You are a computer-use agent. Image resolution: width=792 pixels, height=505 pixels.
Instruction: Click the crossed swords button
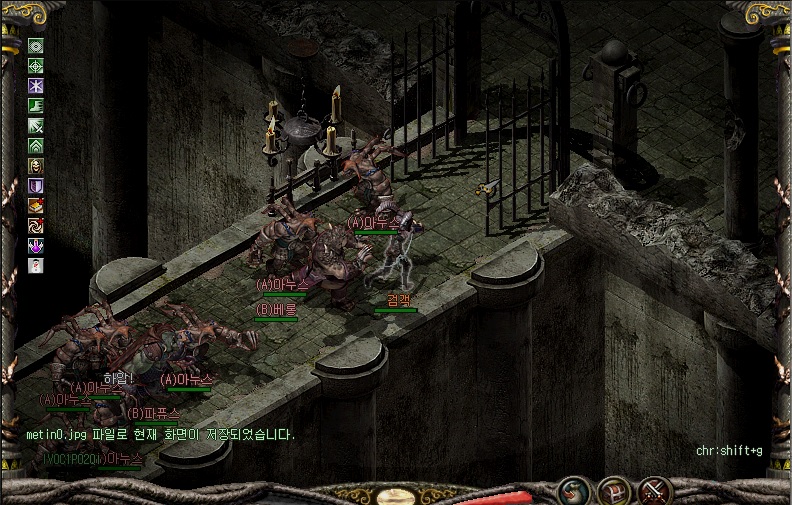(x=655, y=491)
